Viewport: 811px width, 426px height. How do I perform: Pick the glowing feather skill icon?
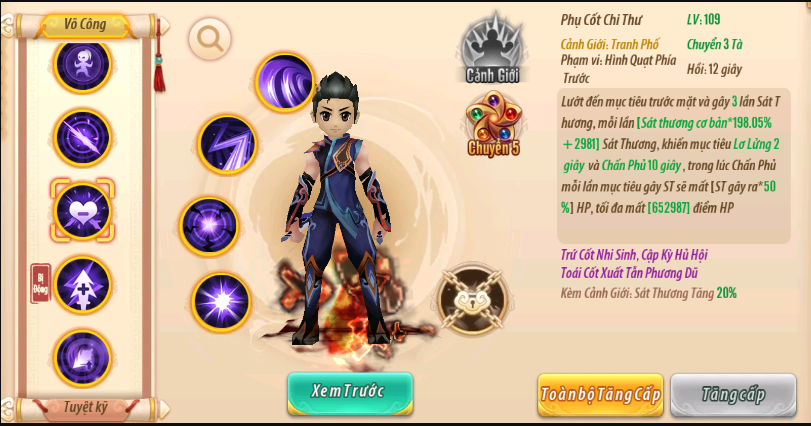point(82,357)
